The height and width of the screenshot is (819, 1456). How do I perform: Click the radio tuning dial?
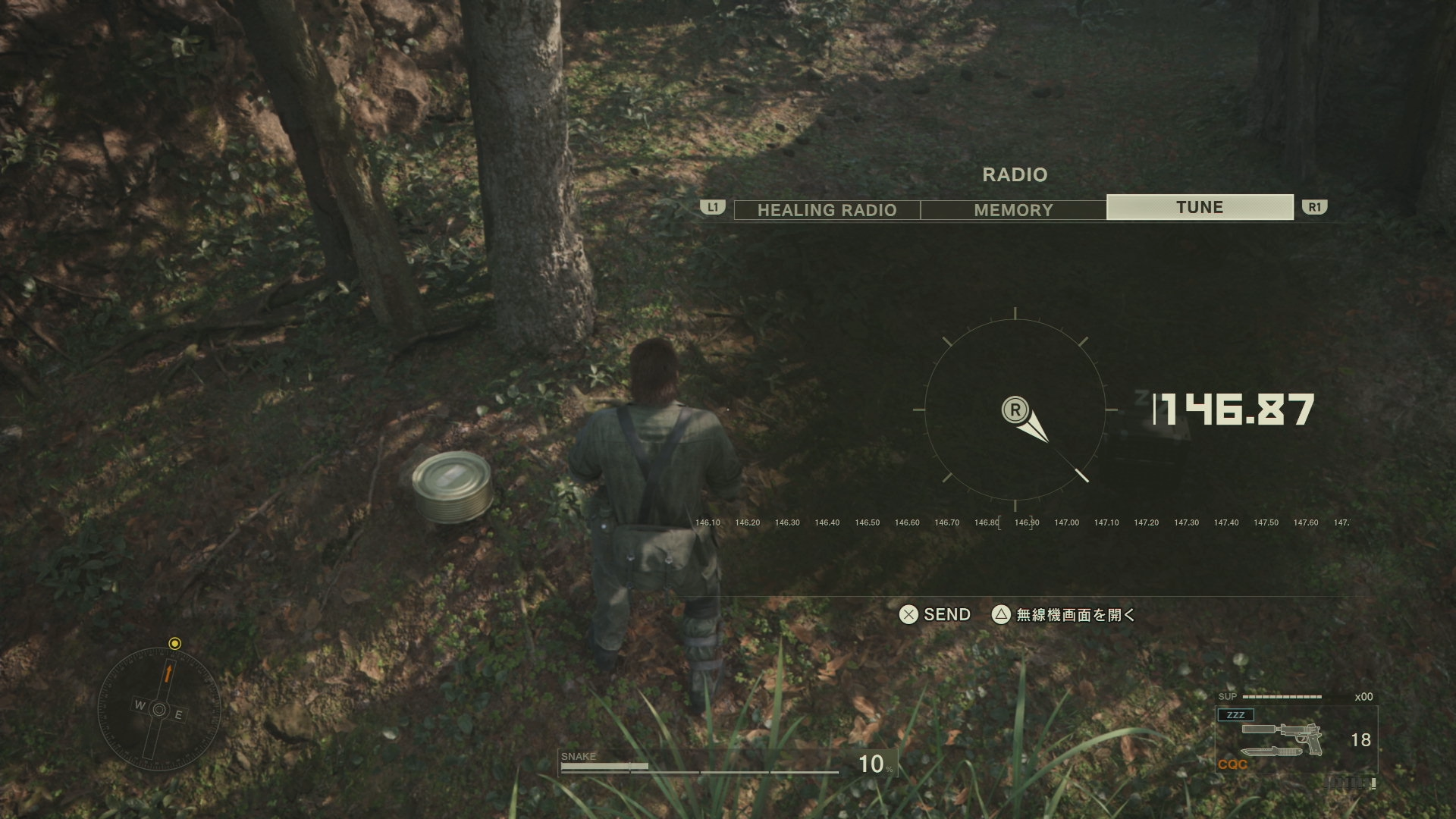tap(1015, 410)
